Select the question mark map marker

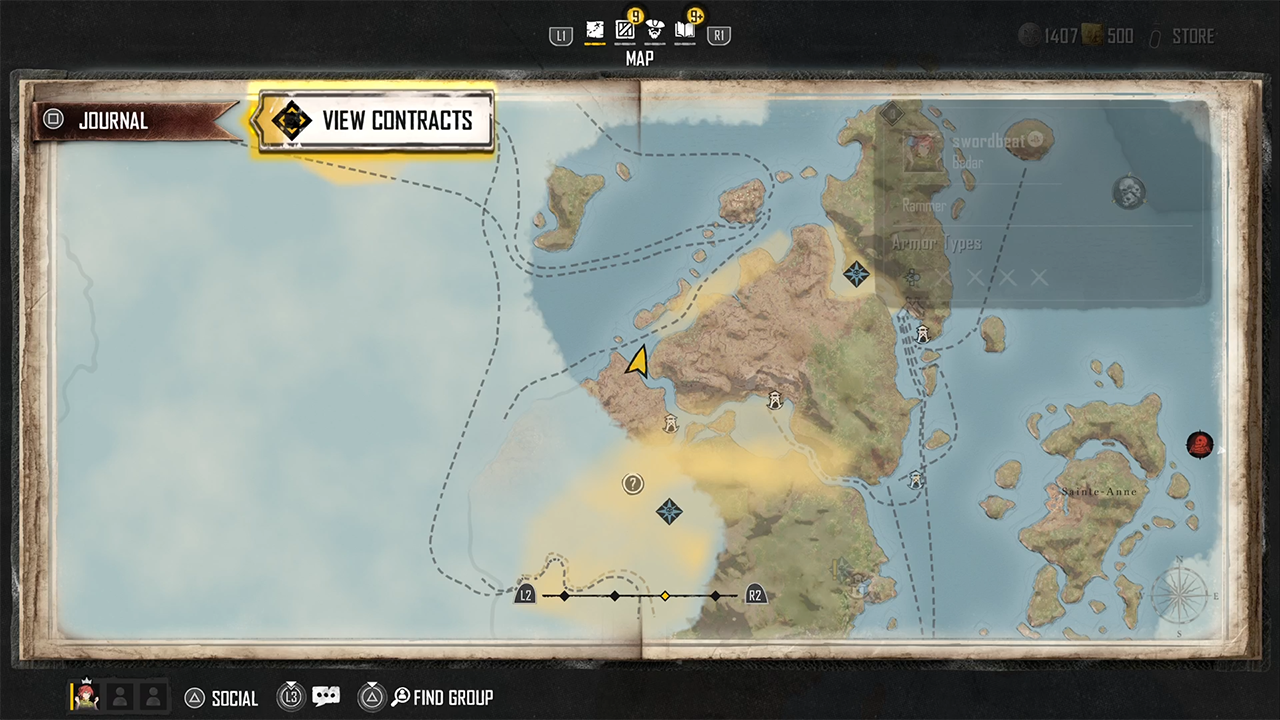(x=633, y=484)
